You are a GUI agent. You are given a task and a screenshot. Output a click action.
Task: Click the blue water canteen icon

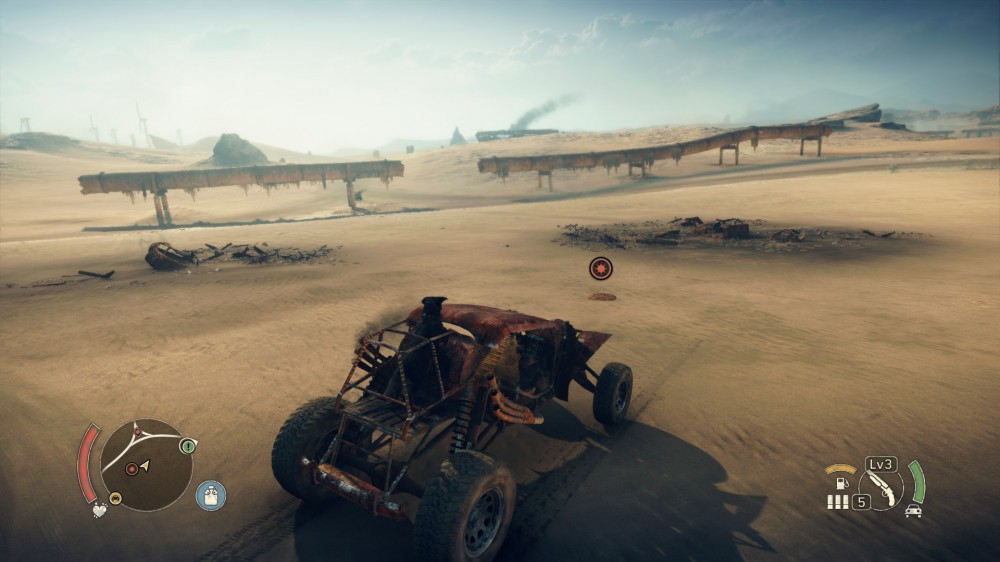coord(210,495)
